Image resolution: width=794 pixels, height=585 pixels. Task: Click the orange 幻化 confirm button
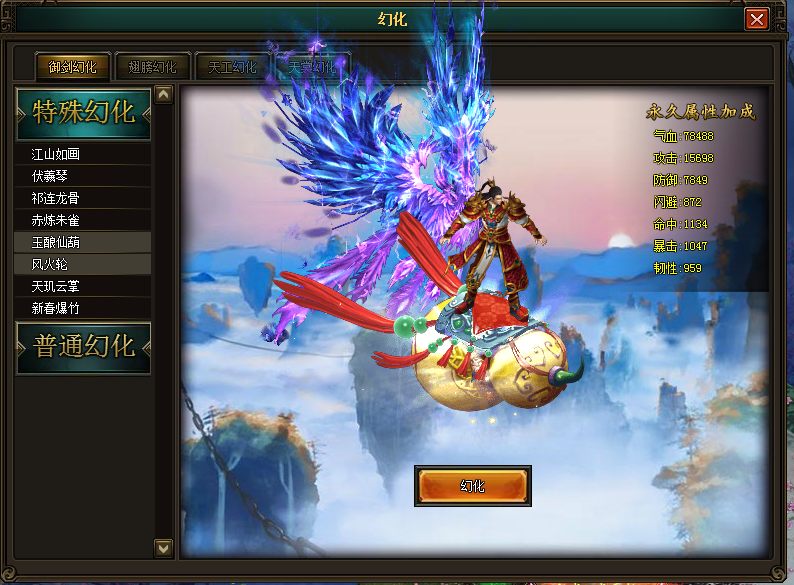(x=472, y=486)
